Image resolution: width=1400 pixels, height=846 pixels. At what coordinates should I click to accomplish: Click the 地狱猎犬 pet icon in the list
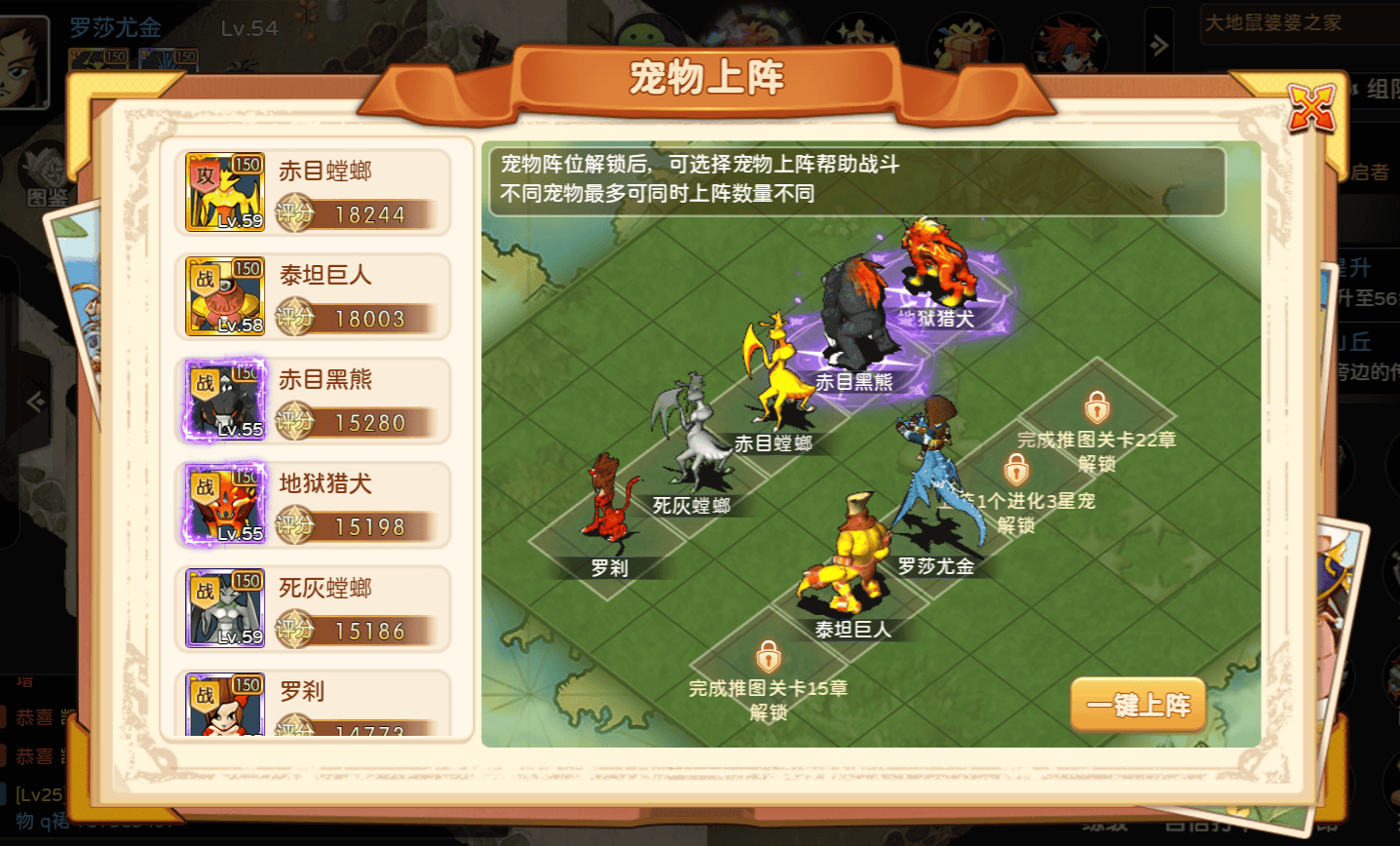pyautogui.click(x=224, y=504)
